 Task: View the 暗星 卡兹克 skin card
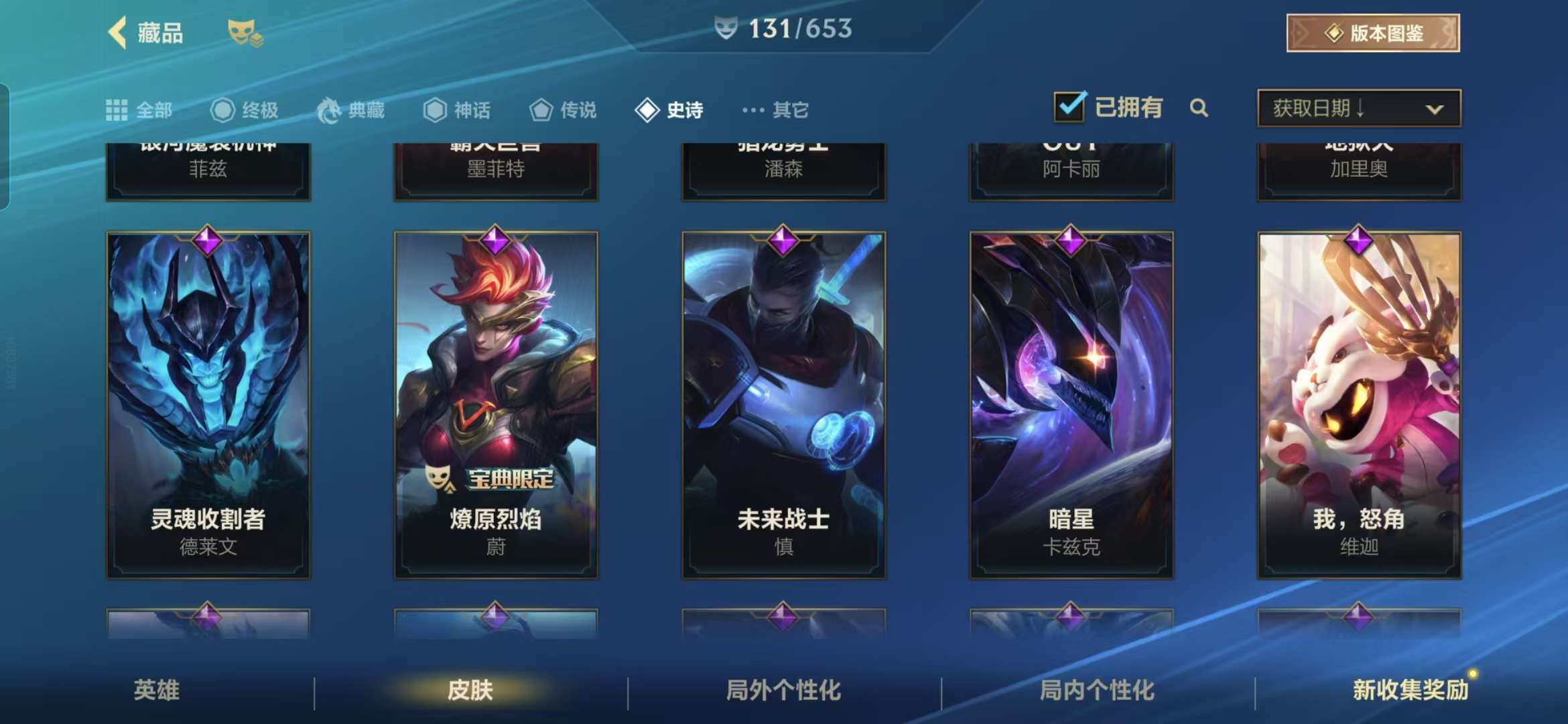(1071, 405)
